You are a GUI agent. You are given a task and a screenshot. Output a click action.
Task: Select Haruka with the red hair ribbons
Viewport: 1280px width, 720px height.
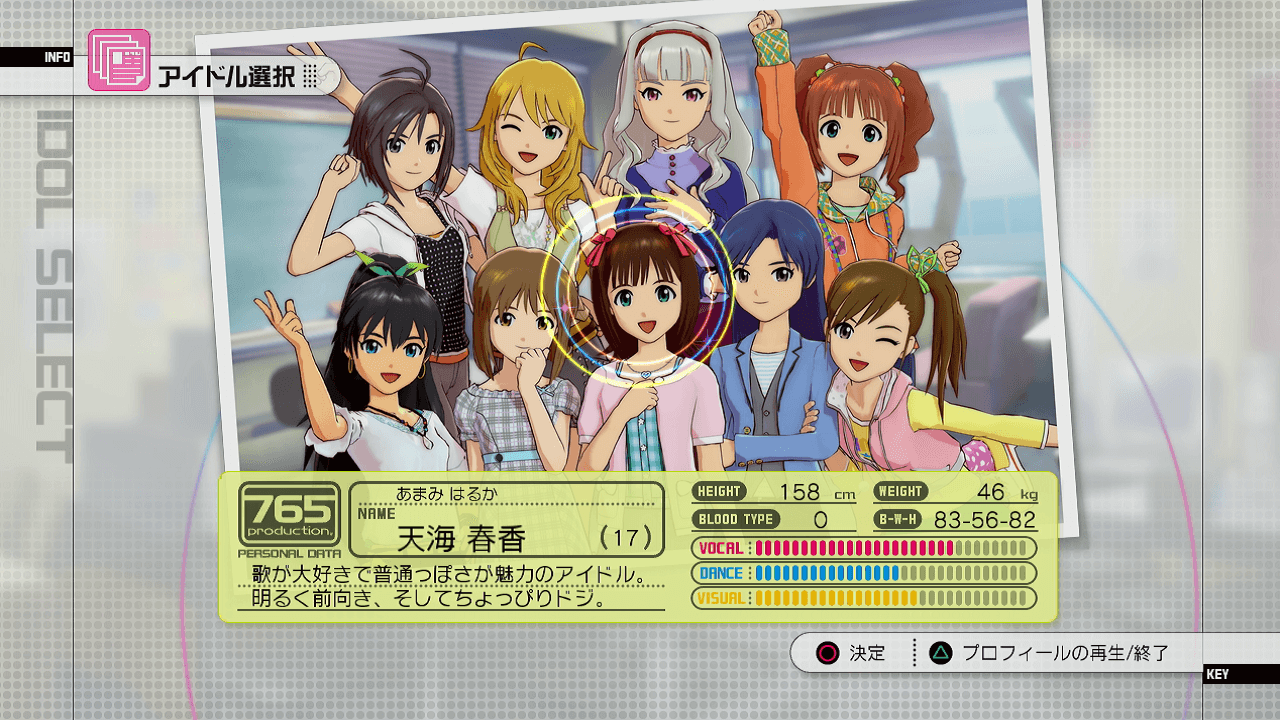[x=637, y=300]
